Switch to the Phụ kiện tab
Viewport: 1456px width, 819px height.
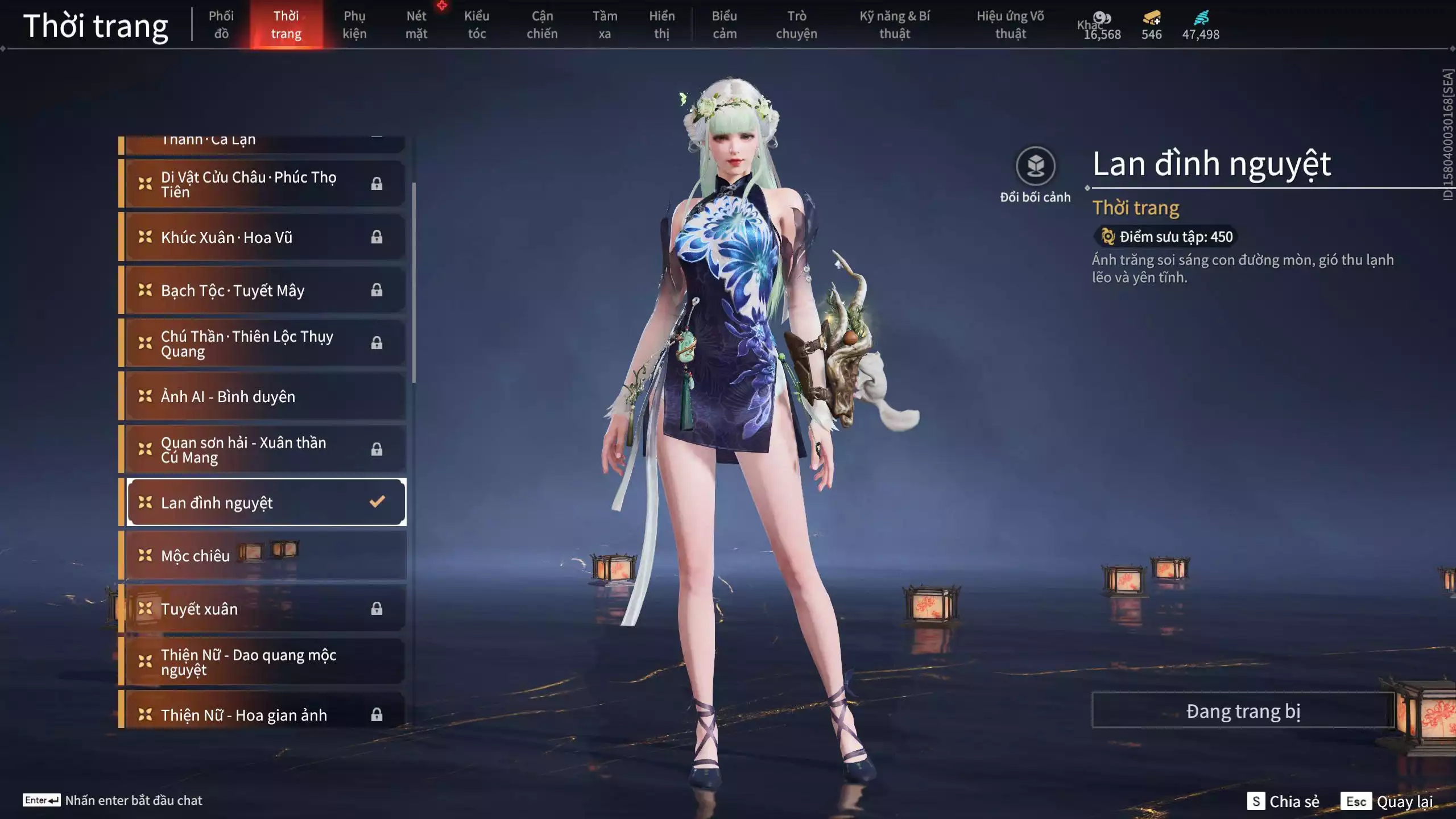(355, 25)
